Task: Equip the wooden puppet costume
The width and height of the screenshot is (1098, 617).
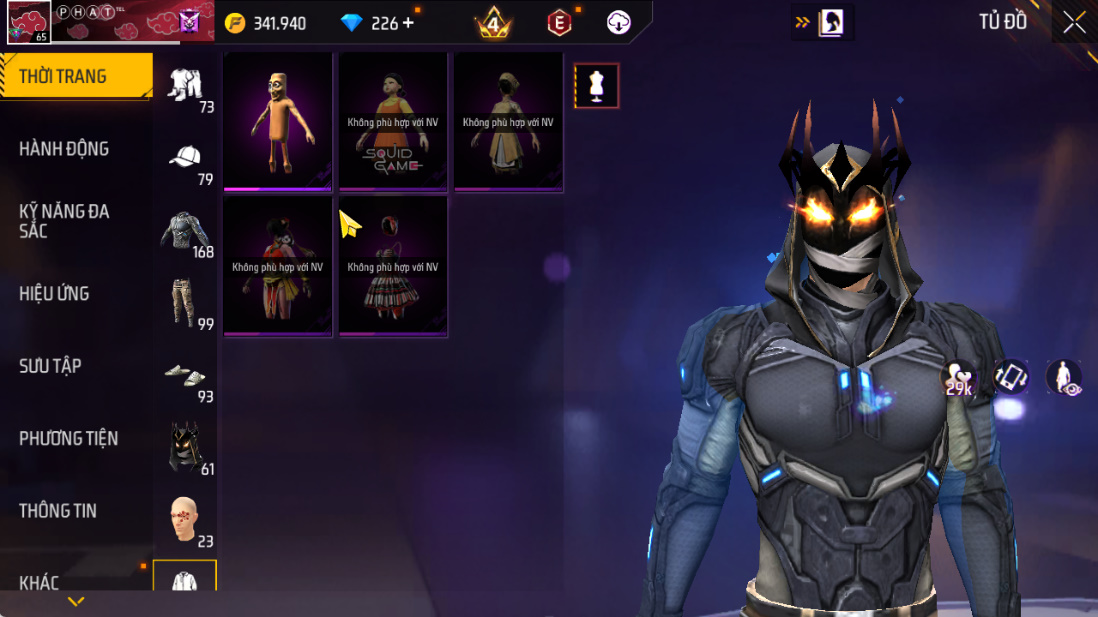Action: 278,121
